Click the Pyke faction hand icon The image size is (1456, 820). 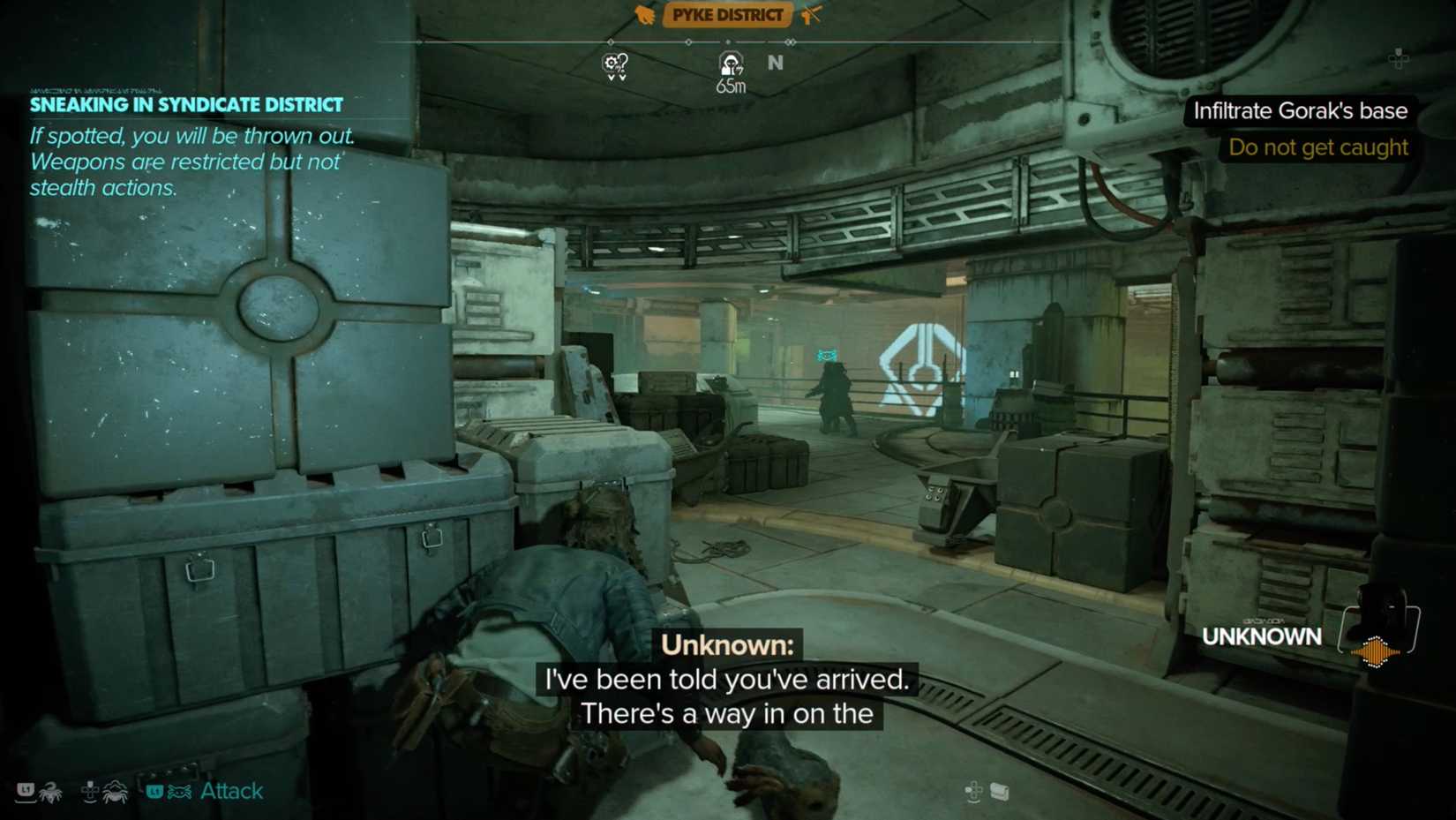coord(644,14)
